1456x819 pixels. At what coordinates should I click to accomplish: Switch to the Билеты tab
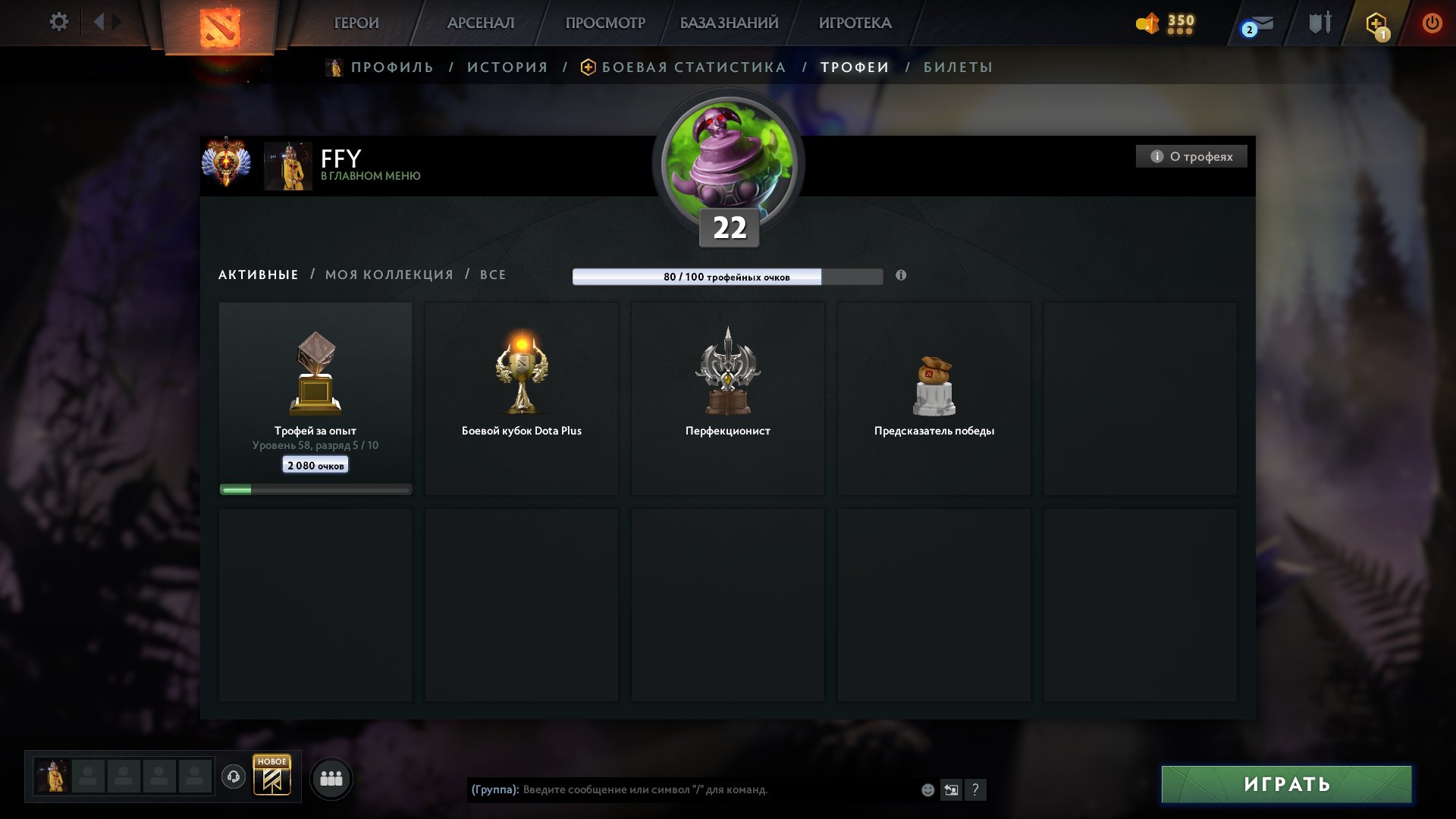pyautogui.click(x=958, y=67)
